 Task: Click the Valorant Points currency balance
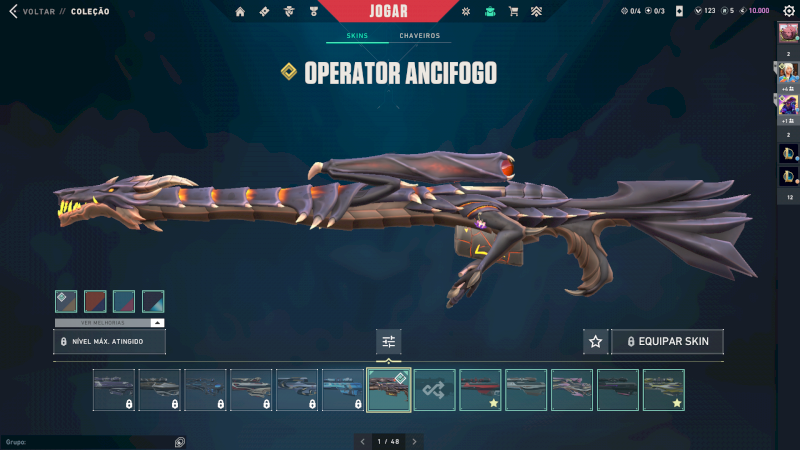click(705, 11)
